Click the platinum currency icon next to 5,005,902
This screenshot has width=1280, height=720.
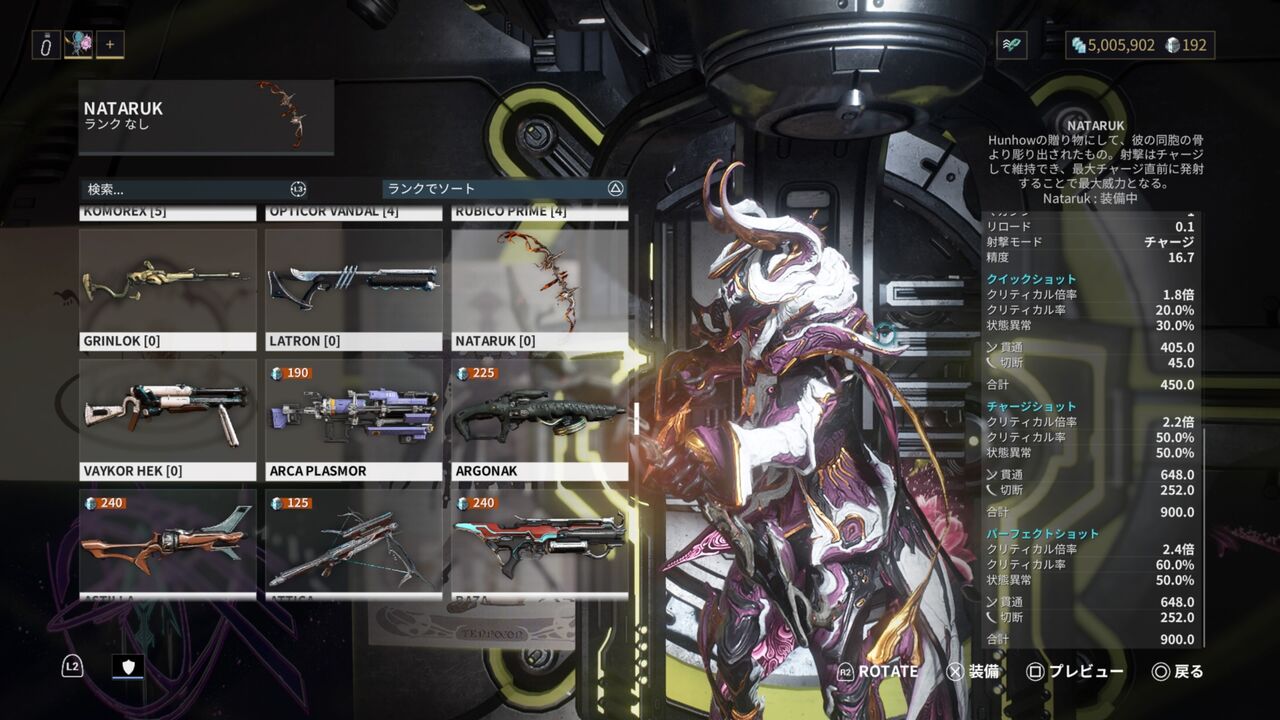pos(1080,44)
